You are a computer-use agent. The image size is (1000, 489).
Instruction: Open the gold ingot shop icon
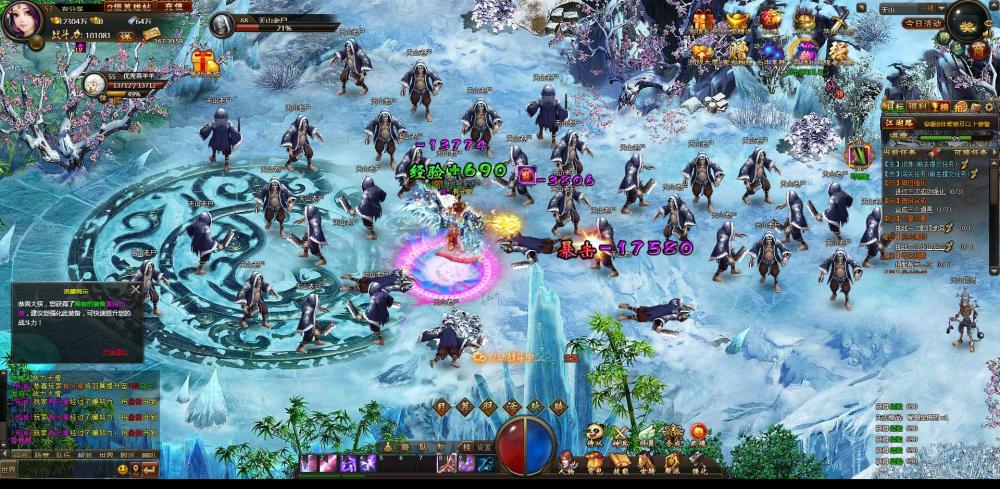737,19
